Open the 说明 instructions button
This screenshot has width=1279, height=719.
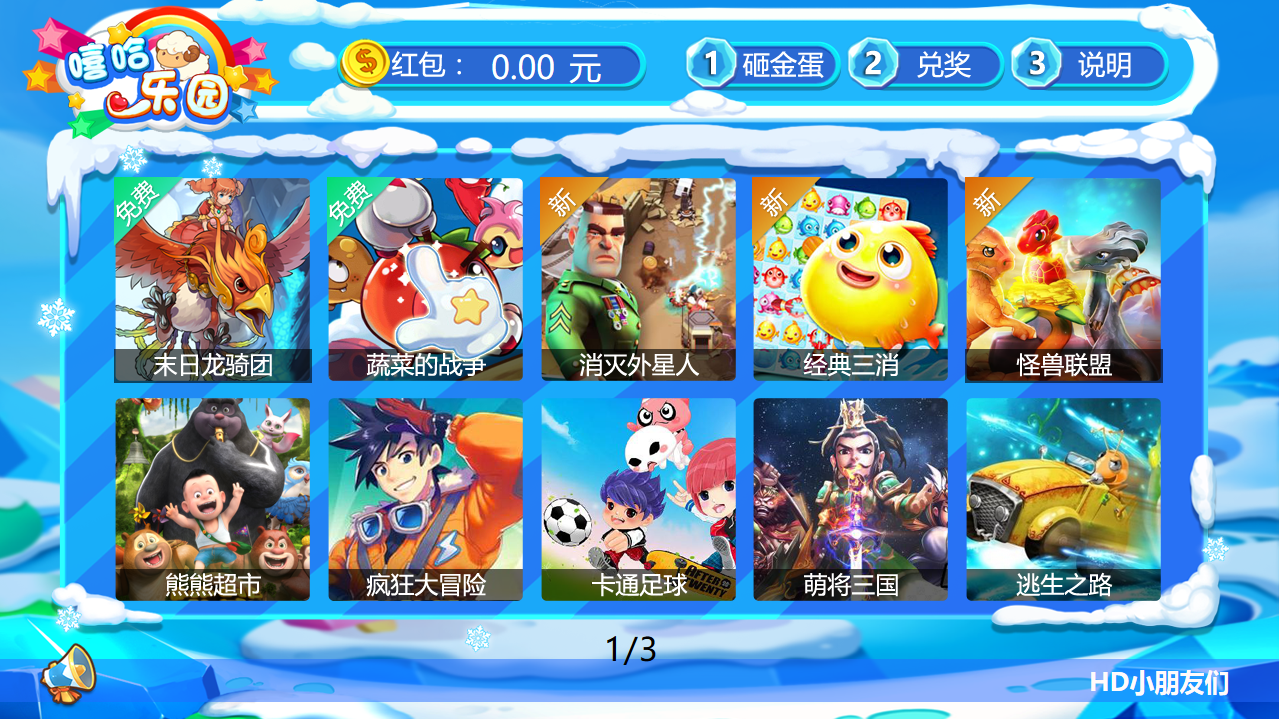coord(1089,65)
